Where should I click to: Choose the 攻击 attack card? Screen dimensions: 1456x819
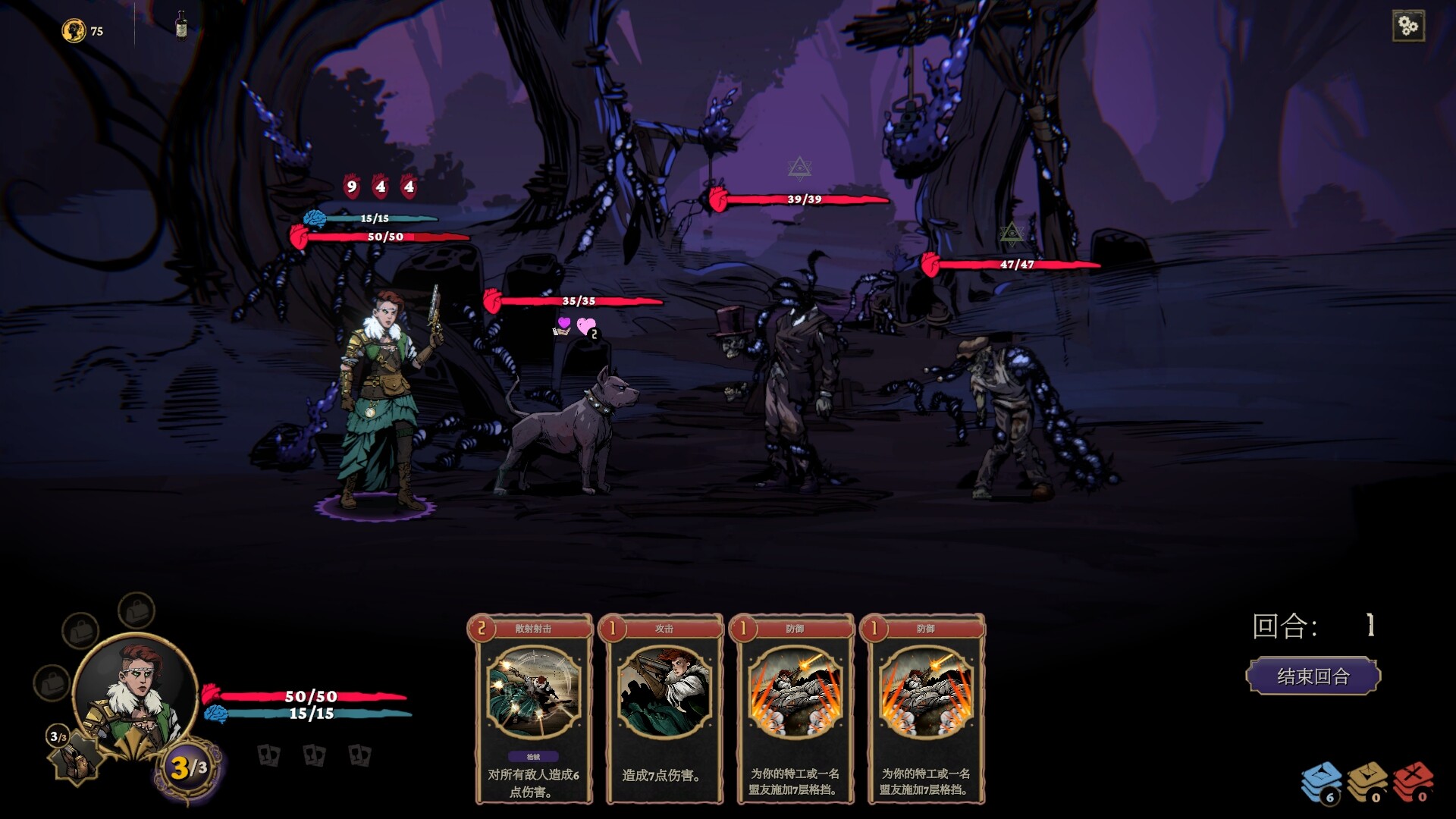[x=664, y=708]
